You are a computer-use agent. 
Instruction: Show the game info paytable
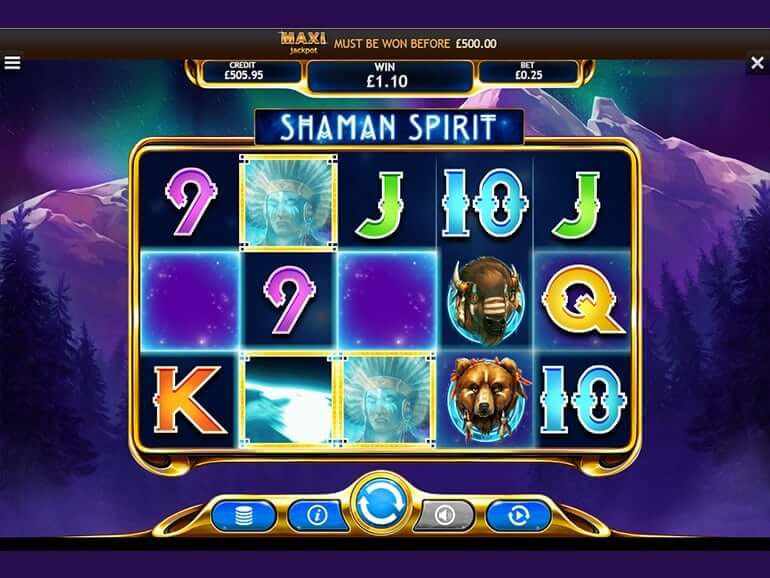tap(317, 515)
